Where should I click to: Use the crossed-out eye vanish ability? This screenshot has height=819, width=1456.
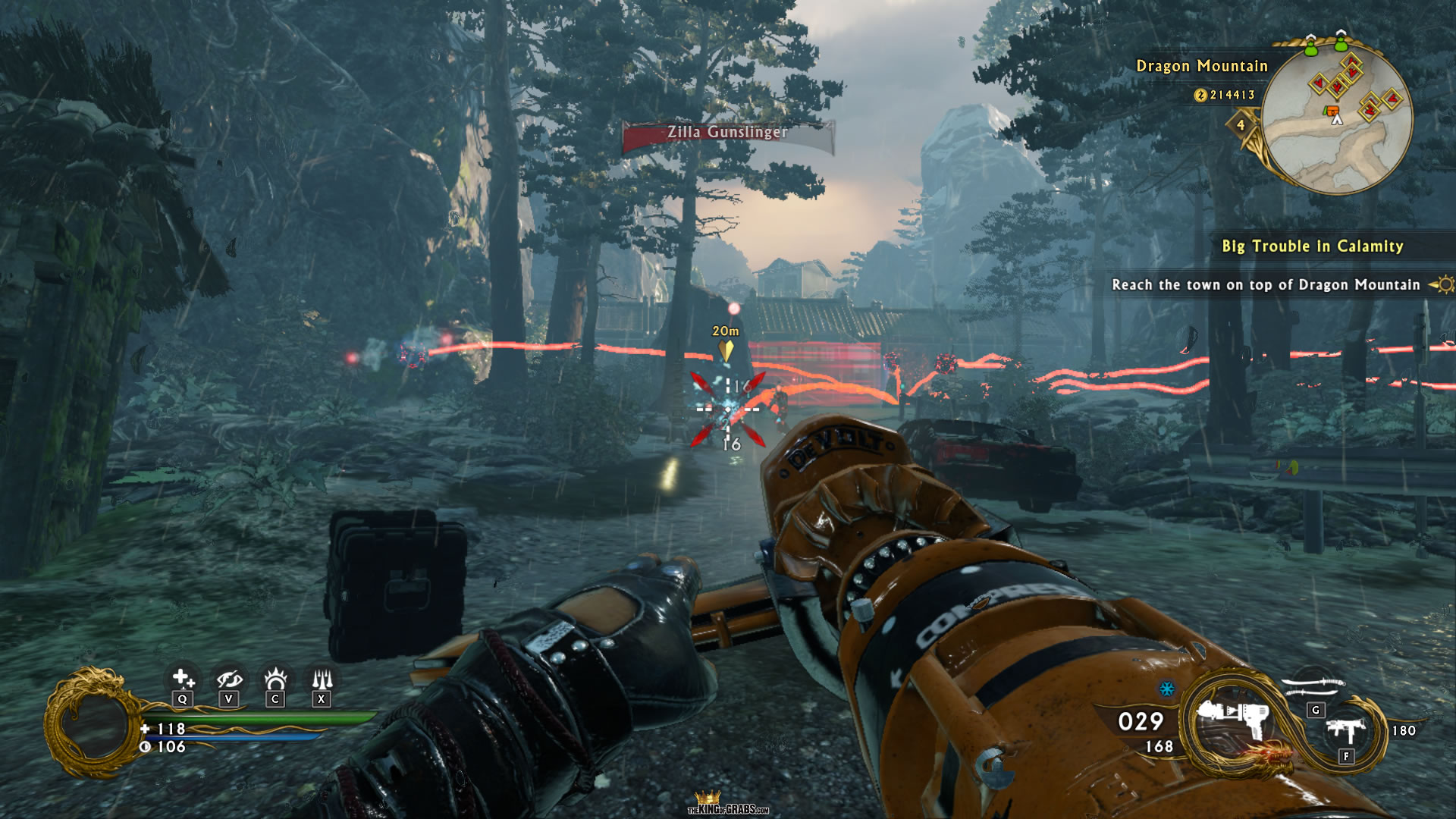point(229,678)
